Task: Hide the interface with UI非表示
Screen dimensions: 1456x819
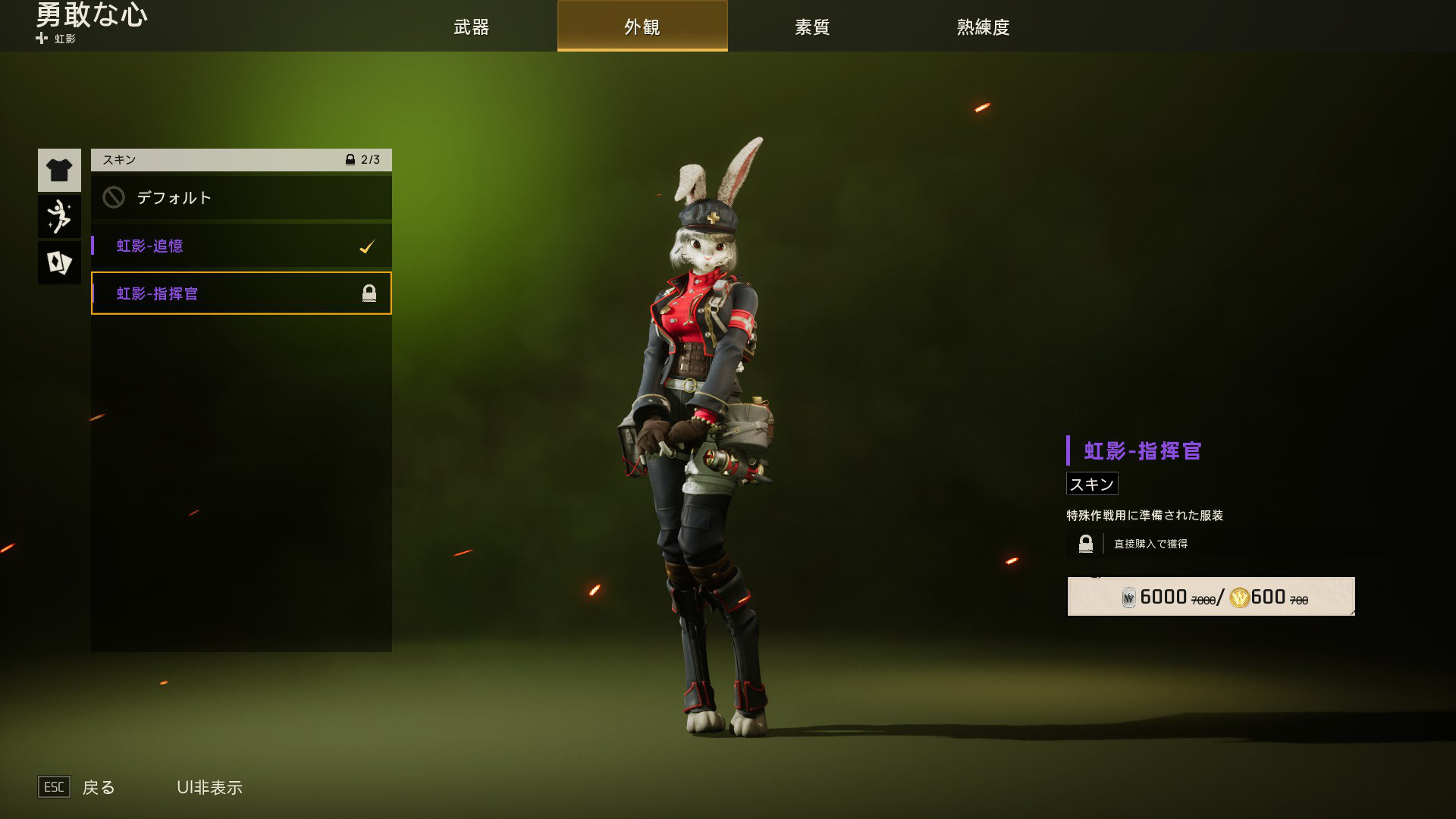Action: tap(209, 787)
